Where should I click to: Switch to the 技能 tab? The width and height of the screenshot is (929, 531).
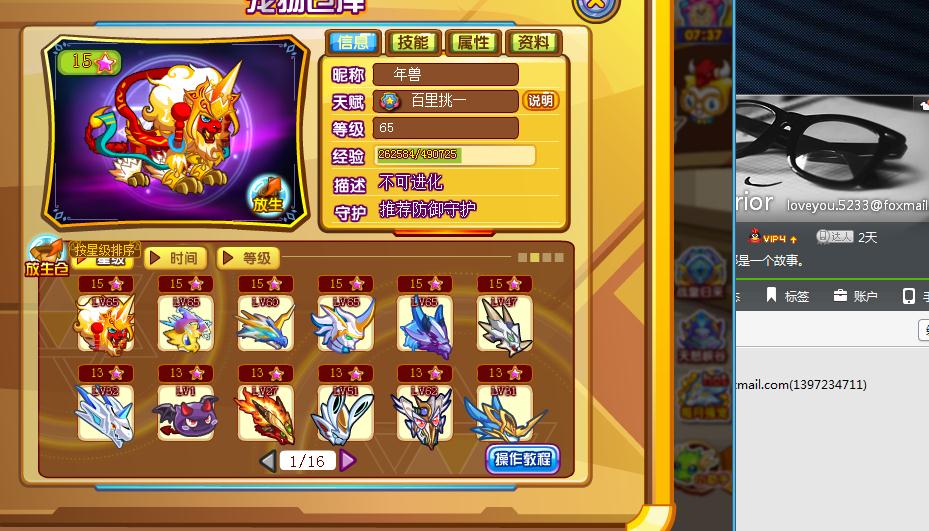412,42
